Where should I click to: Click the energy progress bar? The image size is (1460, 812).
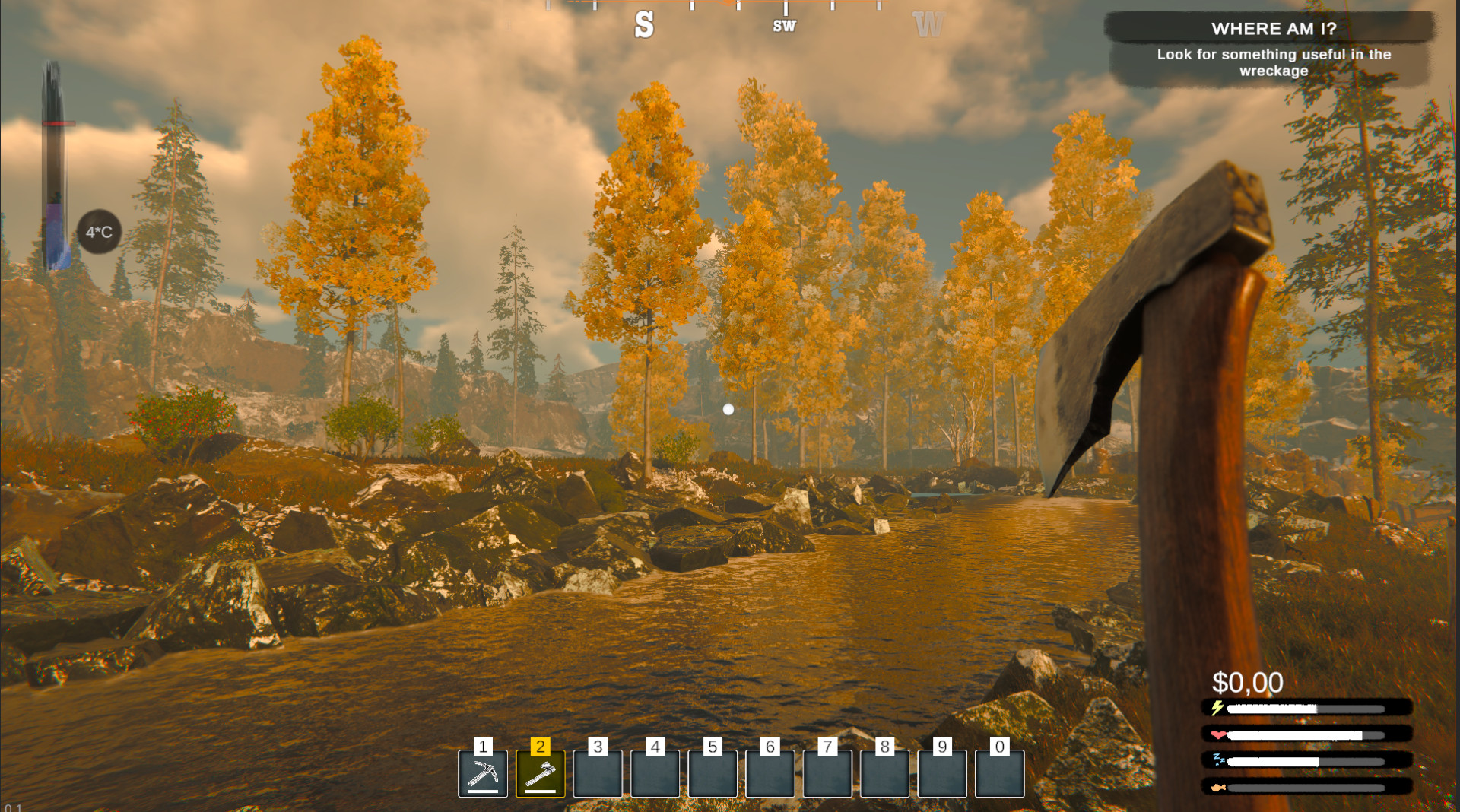click(1300, 709)
